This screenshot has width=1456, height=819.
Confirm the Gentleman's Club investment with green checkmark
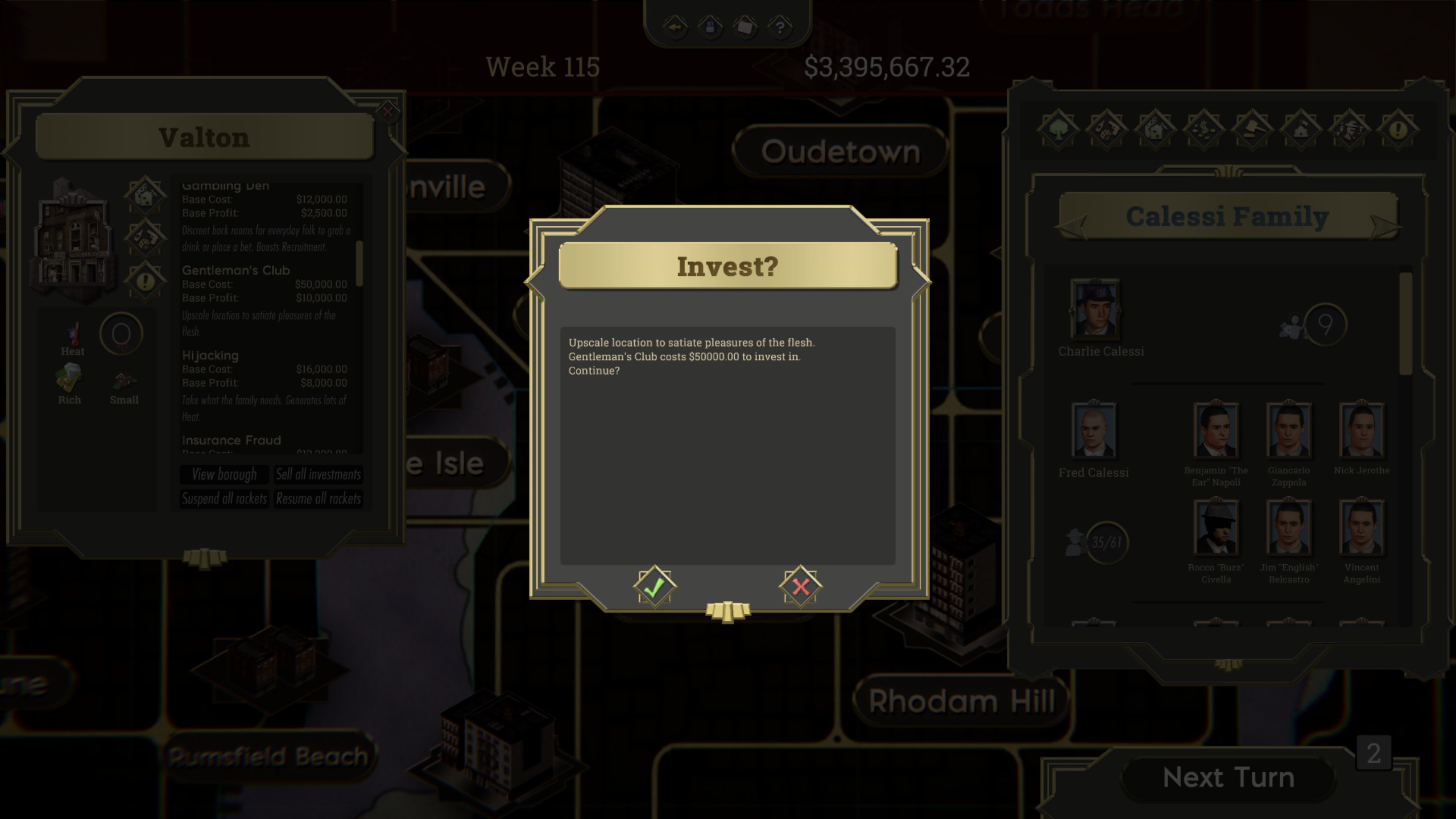pyautogui.click(x=654, y=588)
